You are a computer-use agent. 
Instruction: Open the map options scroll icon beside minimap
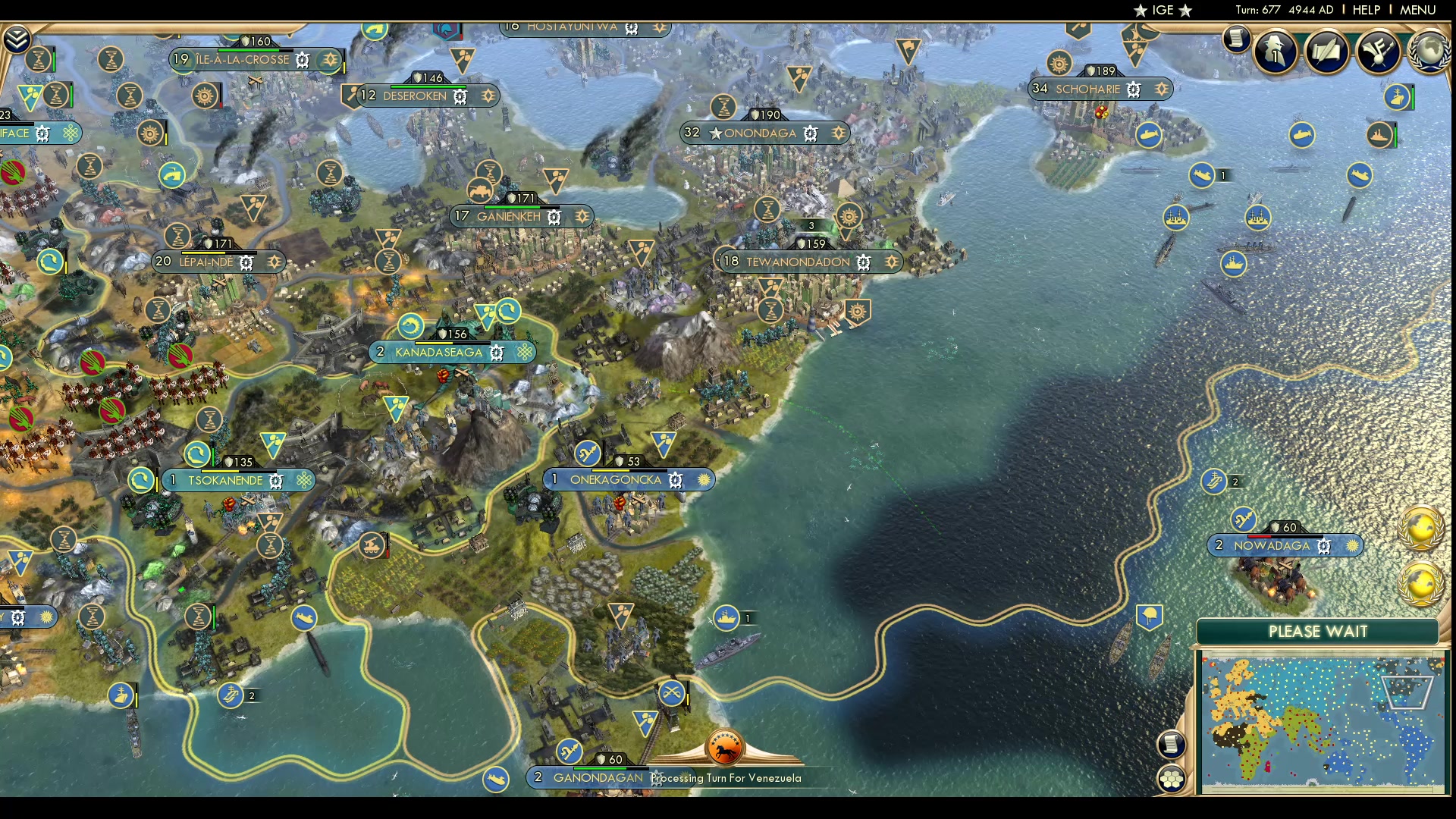tap(1172, 745)
